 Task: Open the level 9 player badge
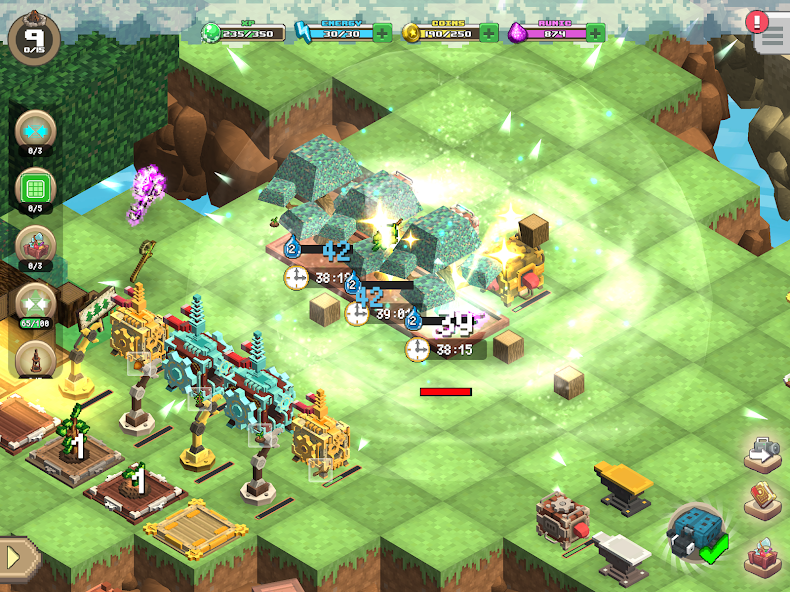click(34, 38)
